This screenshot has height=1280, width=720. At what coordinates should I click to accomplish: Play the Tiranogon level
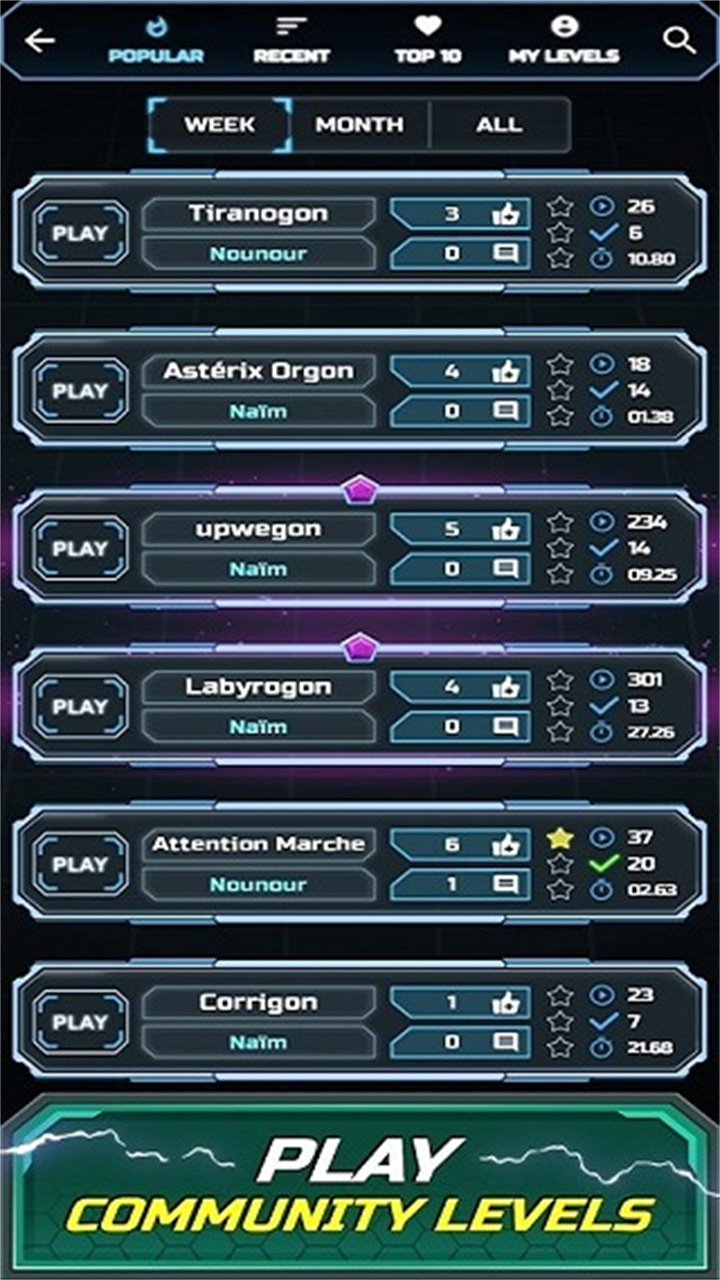pos(80,234)
